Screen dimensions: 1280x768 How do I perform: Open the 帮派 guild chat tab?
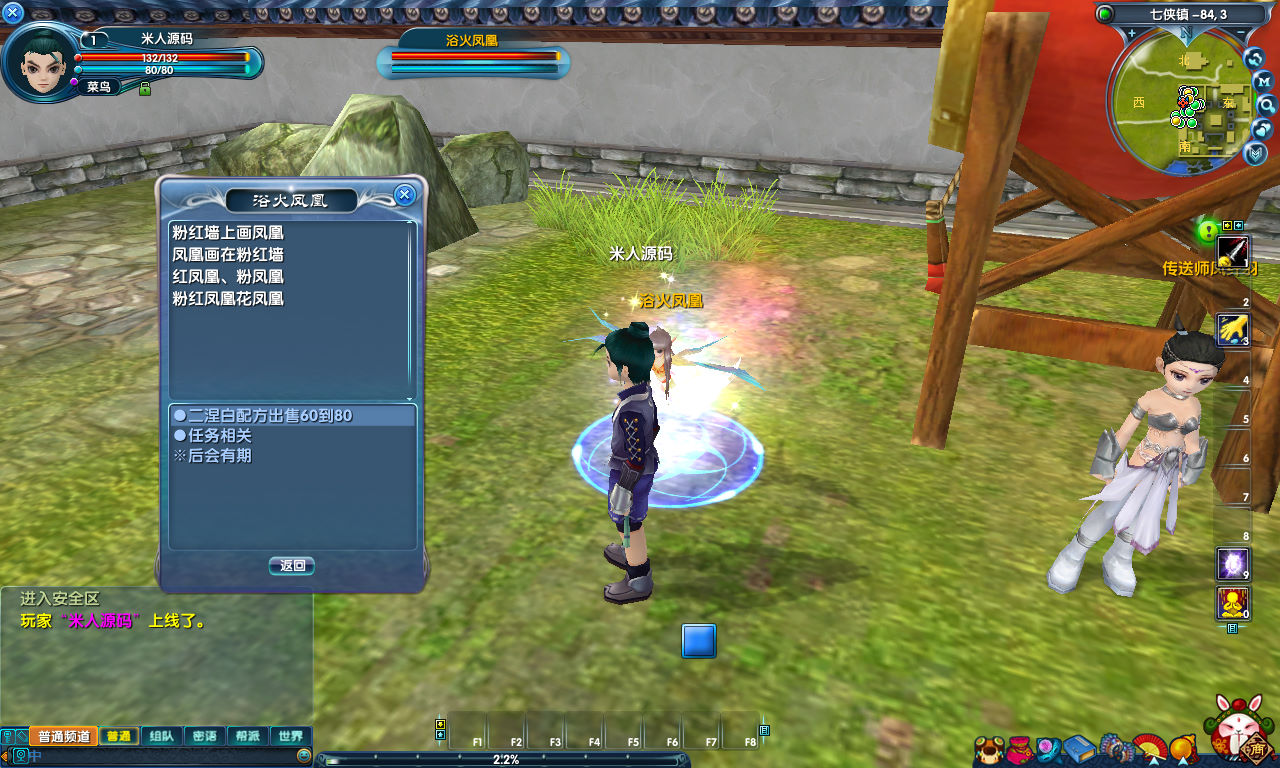(248, 736)
